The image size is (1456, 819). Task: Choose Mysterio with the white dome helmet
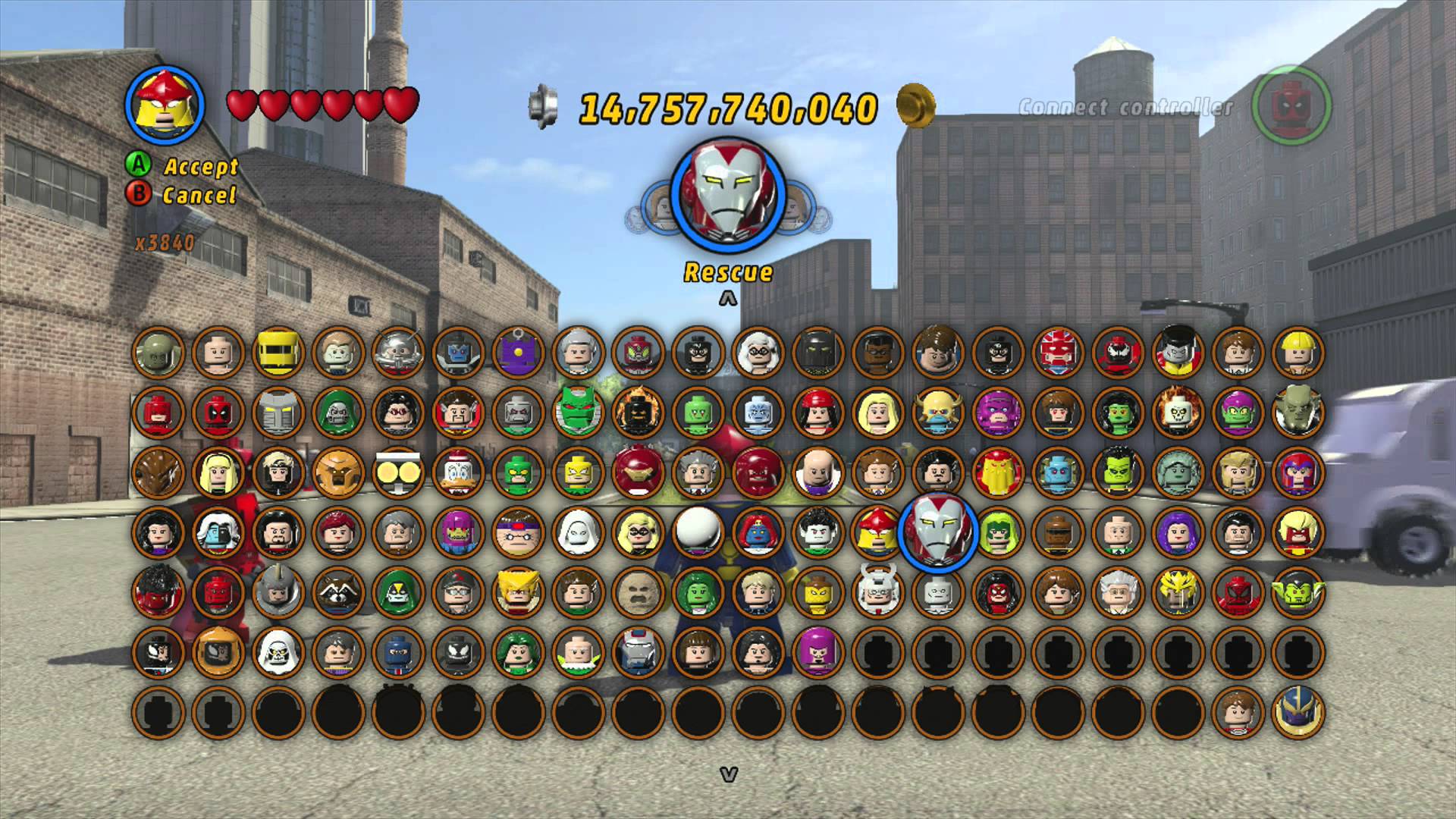698,532
